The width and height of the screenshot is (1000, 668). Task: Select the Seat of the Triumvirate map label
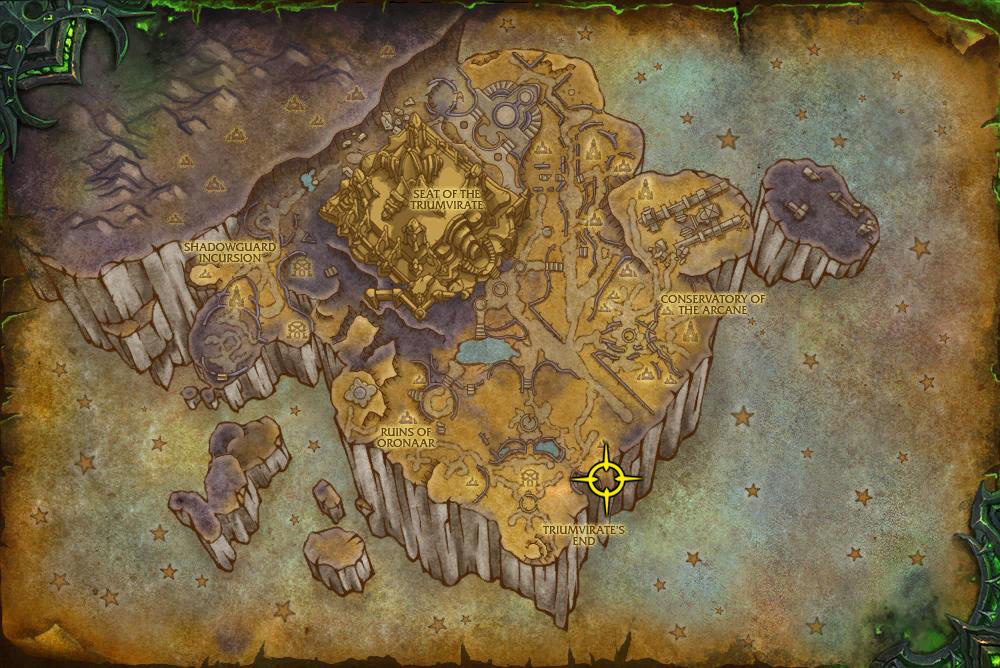coord(447,197)
